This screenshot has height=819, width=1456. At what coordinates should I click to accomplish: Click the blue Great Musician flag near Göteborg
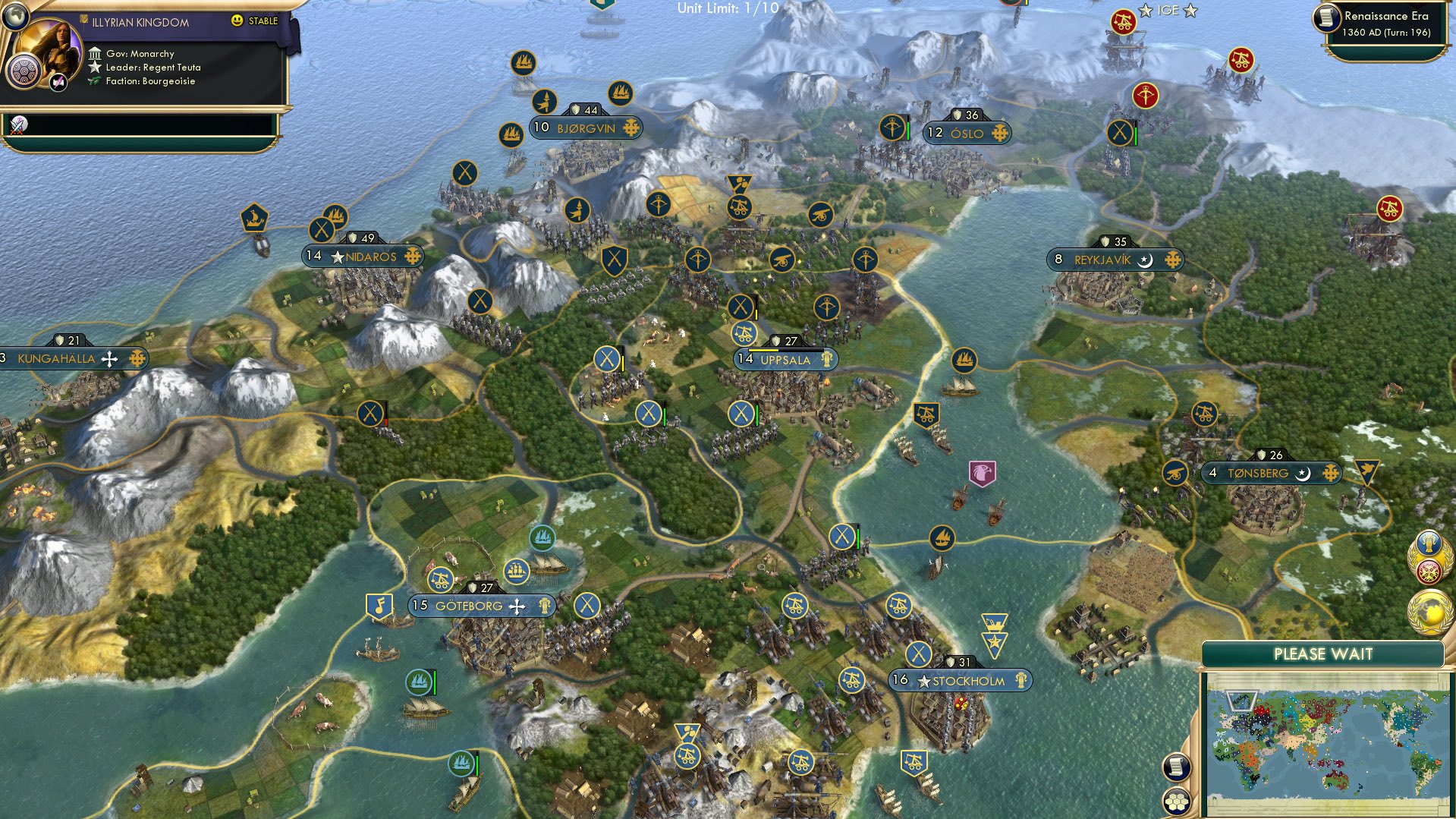tap(380, 604)
